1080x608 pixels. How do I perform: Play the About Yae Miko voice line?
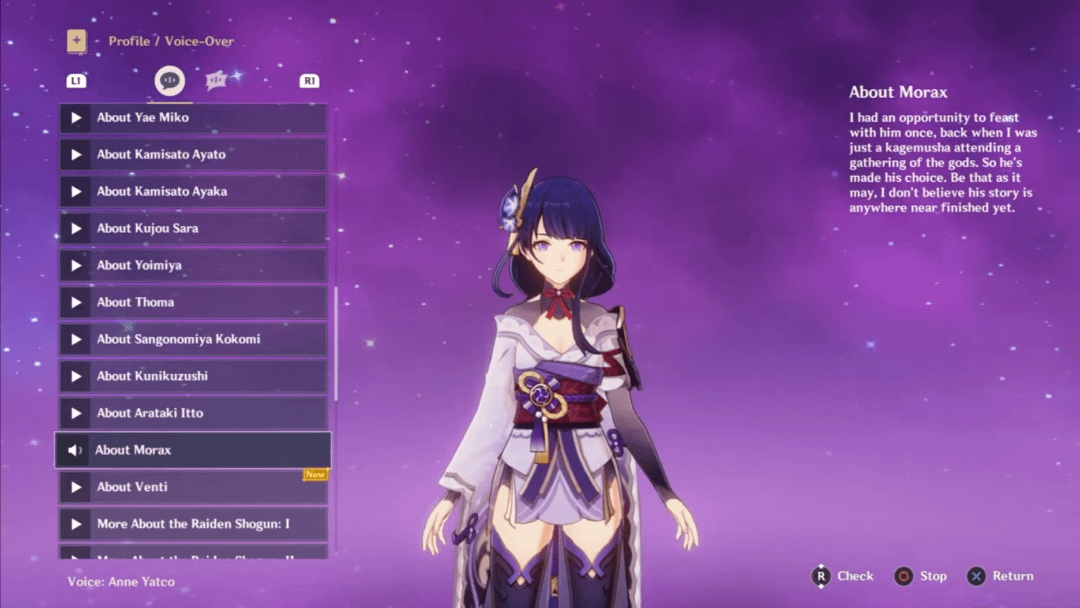tap(192, 118)
